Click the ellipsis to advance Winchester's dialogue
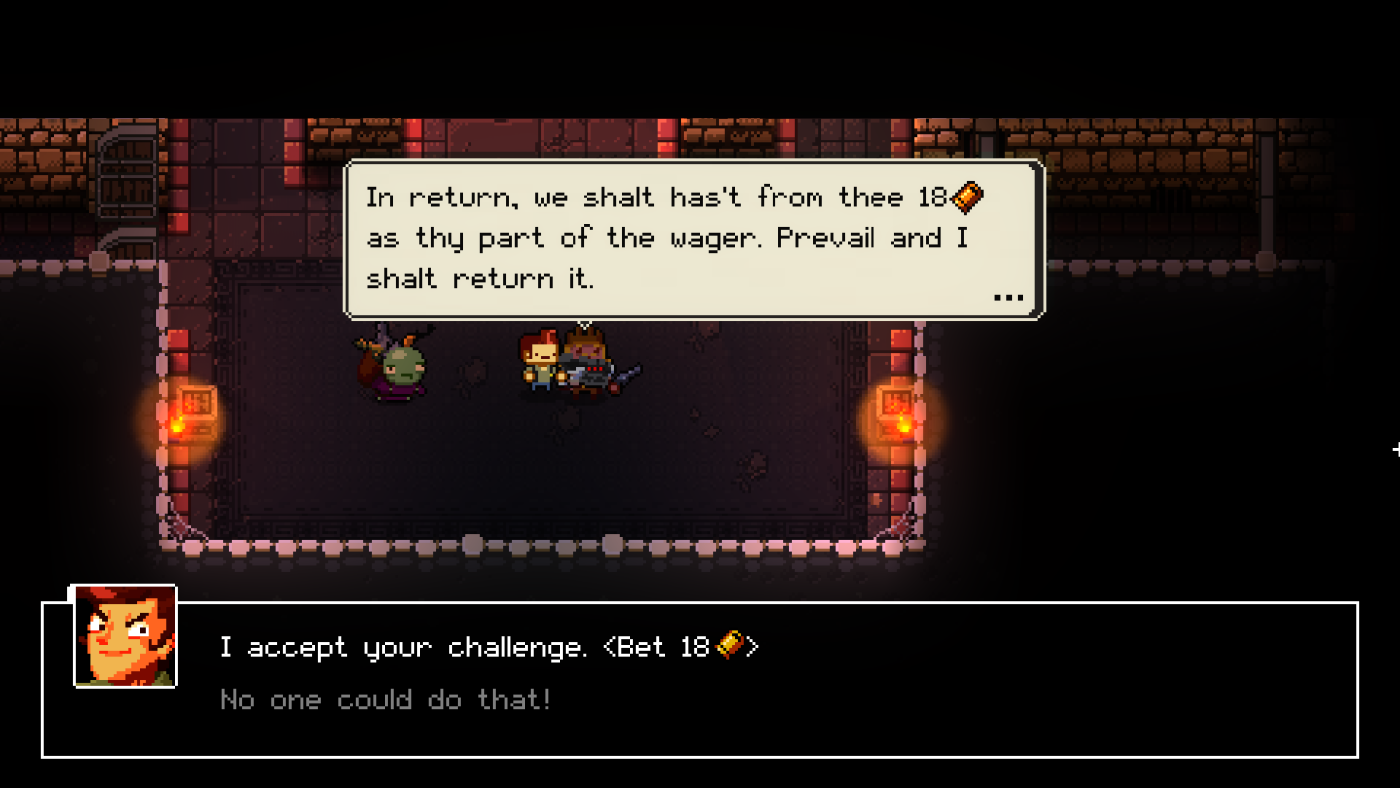This screenshot has width=1400, height=788. (x=1009, y=296)
